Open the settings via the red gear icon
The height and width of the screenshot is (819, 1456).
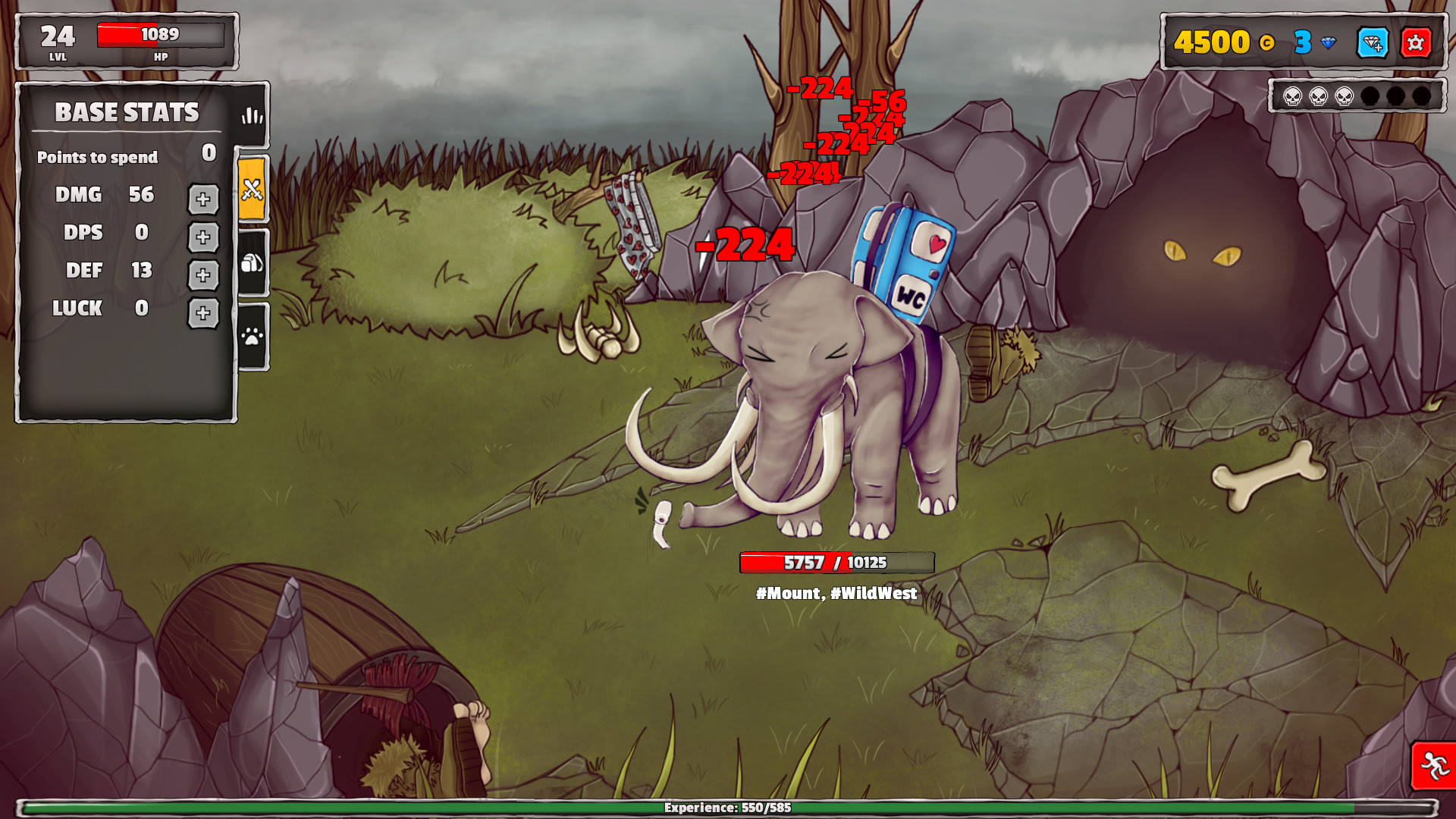1415,44
